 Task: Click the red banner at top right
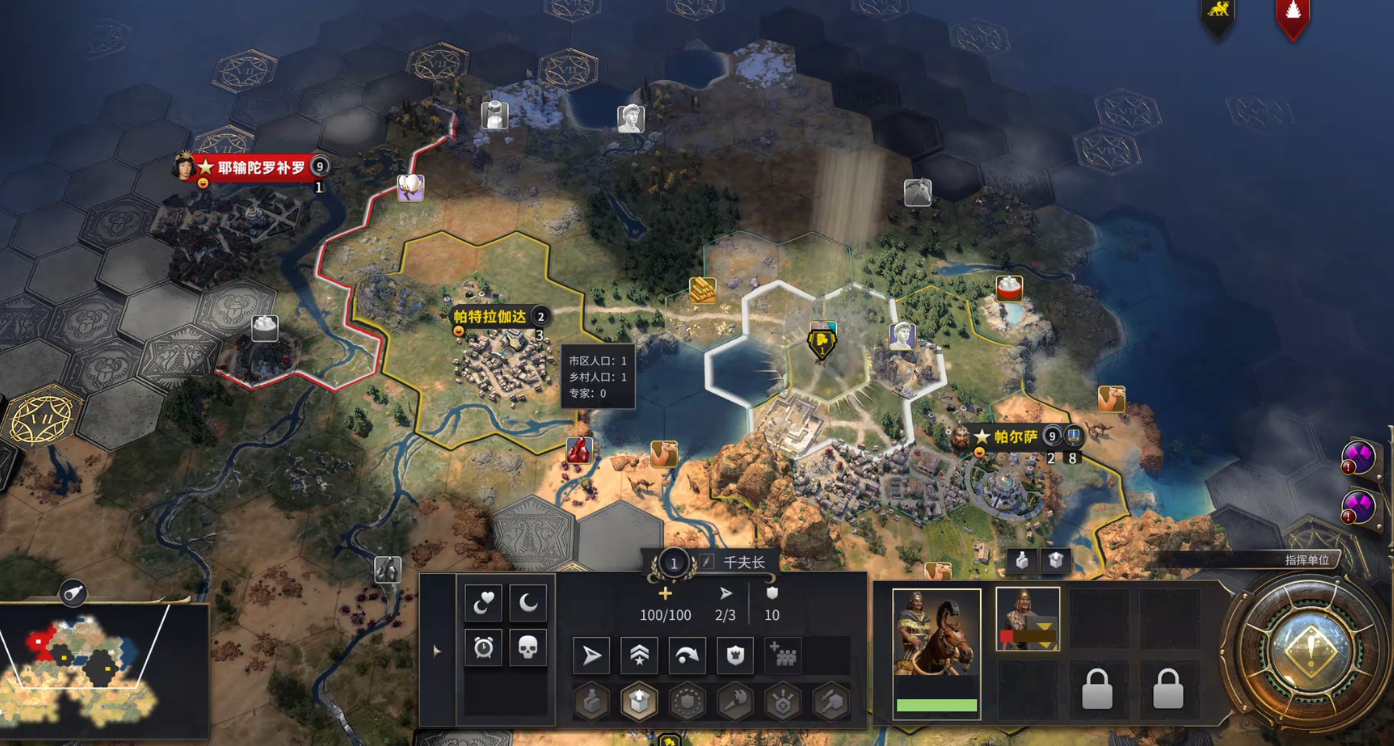pyautogui.click(x=1292, y=17)
